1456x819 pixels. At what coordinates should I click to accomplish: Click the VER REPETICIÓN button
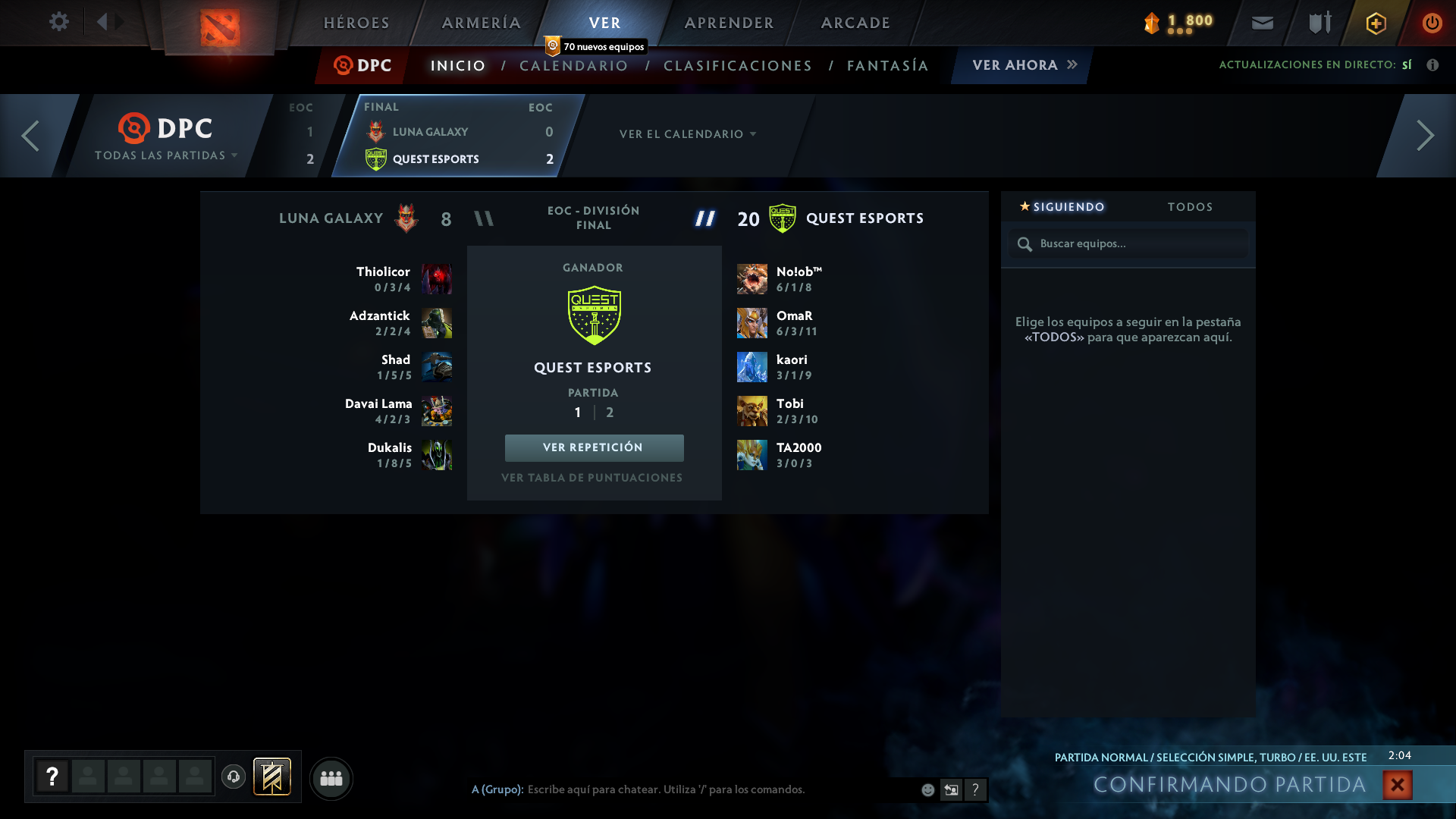(x=594, y=447)
